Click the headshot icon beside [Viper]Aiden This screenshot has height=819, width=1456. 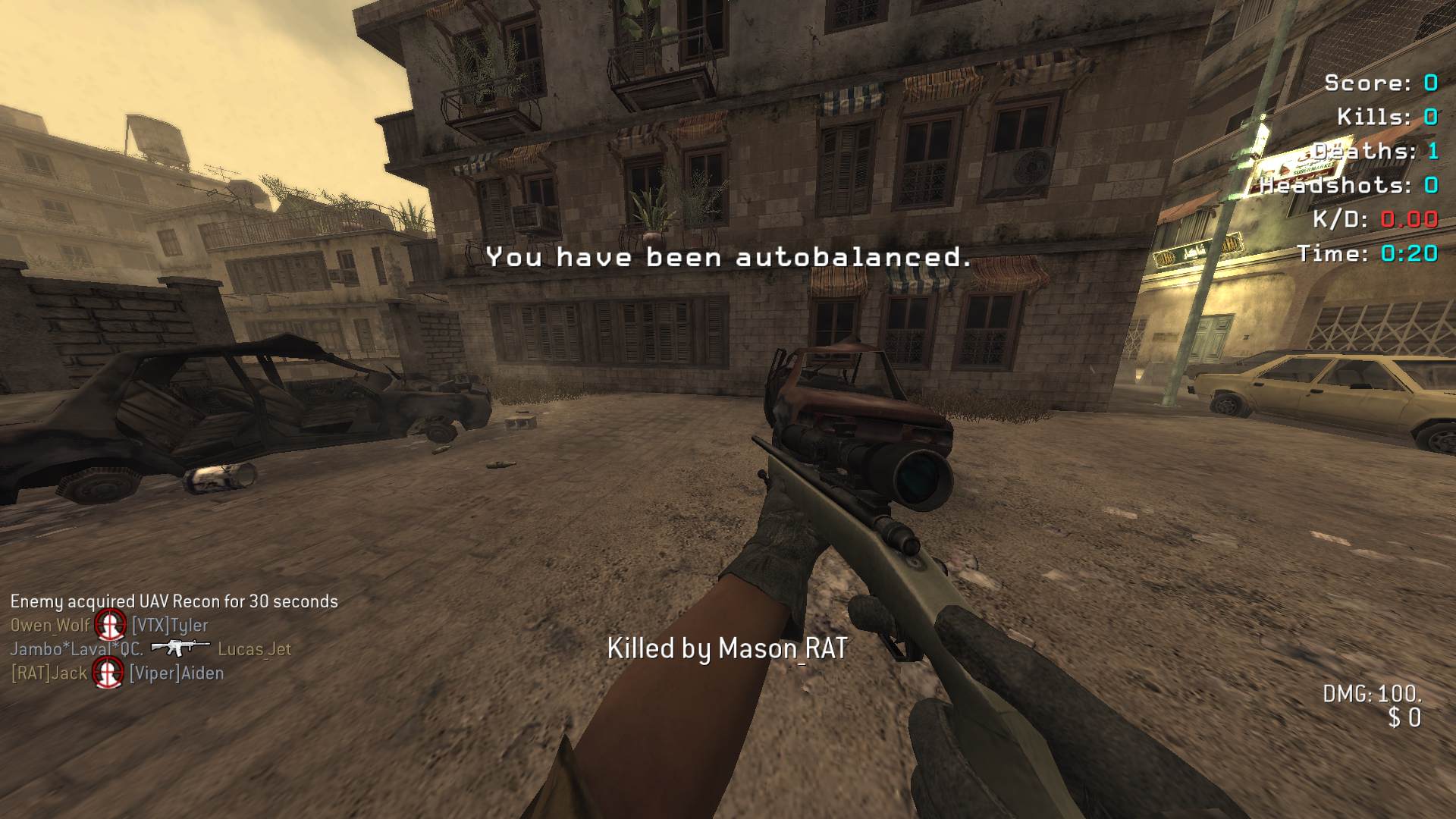(108, 673)
